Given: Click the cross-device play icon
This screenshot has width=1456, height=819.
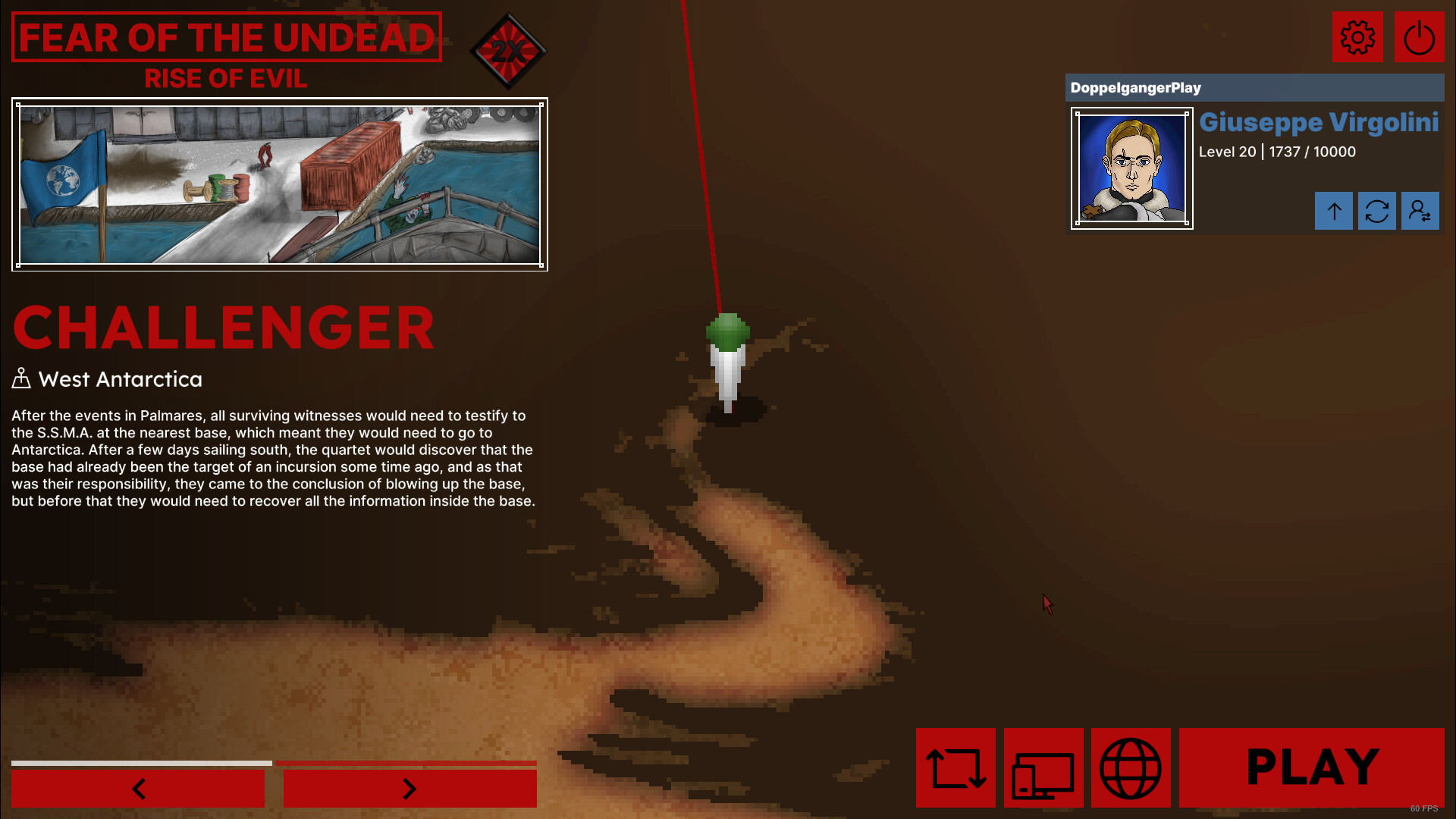Looking at the screenshot, I should [1044, 768].
